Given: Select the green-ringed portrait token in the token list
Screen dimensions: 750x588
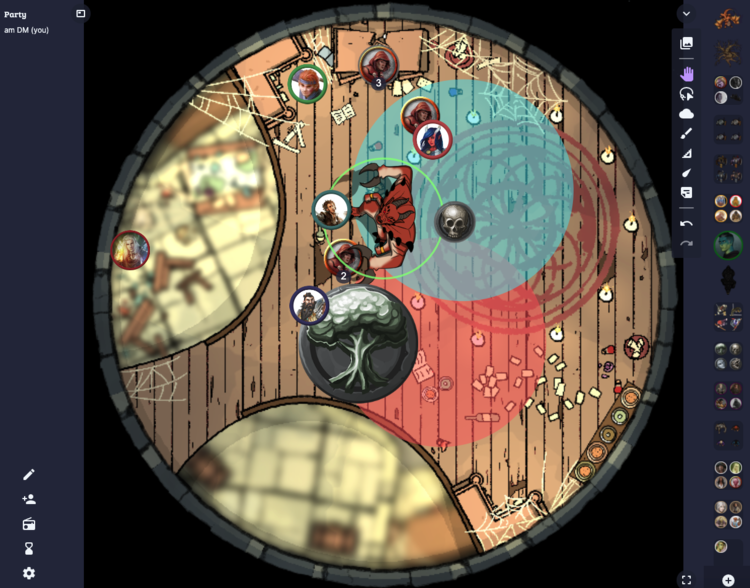Looking at the screenshot, I should click(x=727, y=244).
